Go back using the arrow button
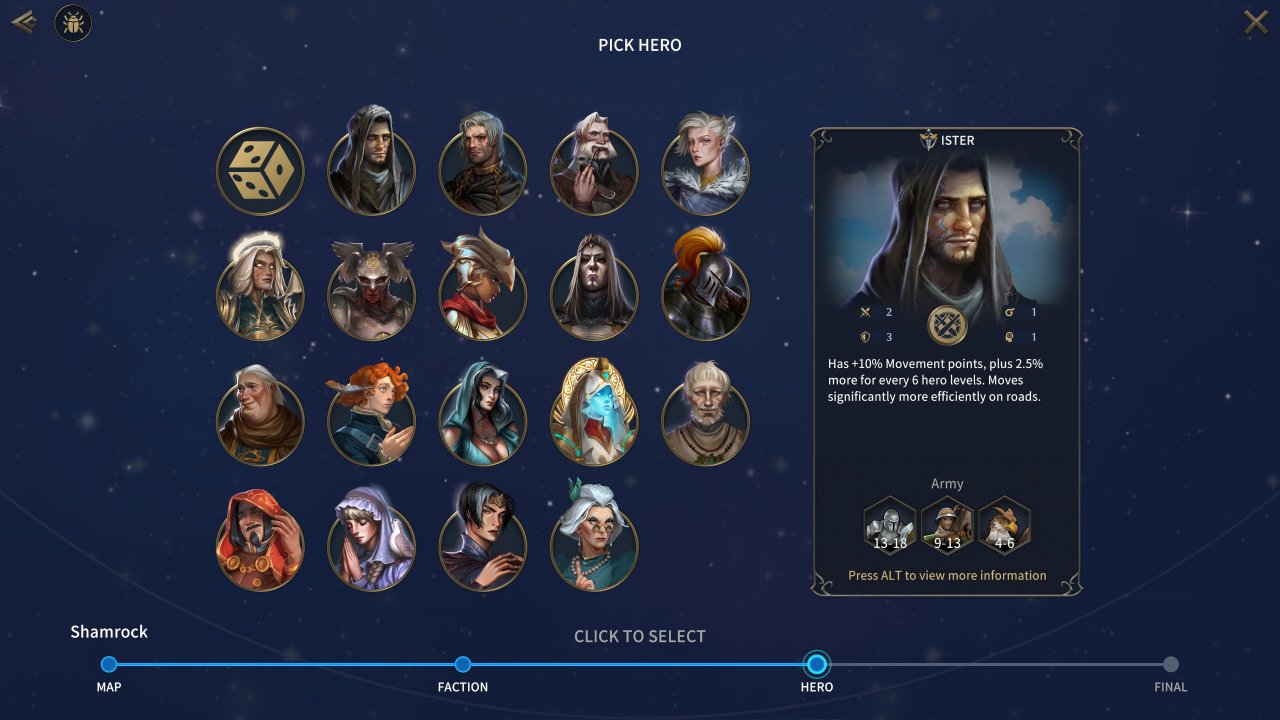Screen dimensions: 1280x720 [24, 22]
